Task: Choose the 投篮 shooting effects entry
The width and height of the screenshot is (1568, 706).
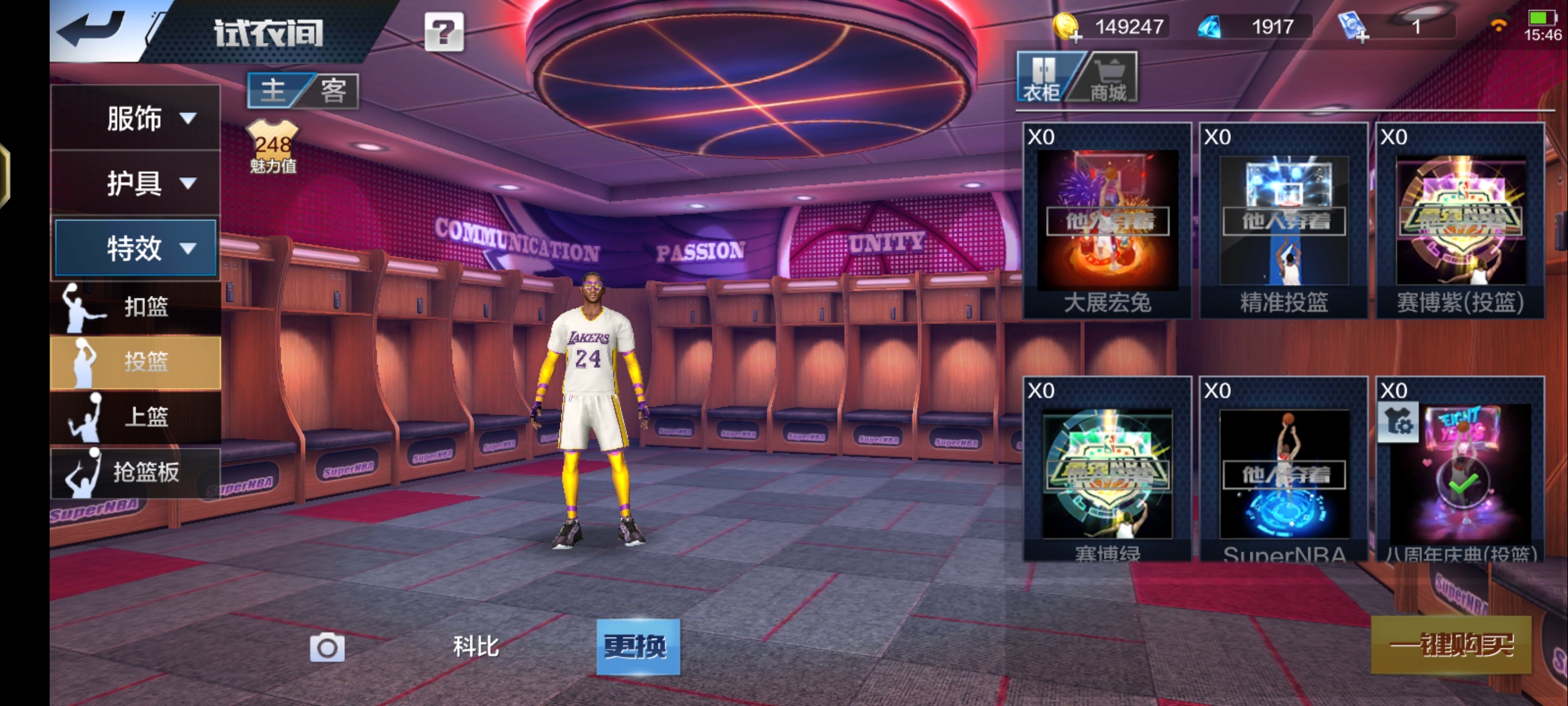Action: [x=136, y=362]
